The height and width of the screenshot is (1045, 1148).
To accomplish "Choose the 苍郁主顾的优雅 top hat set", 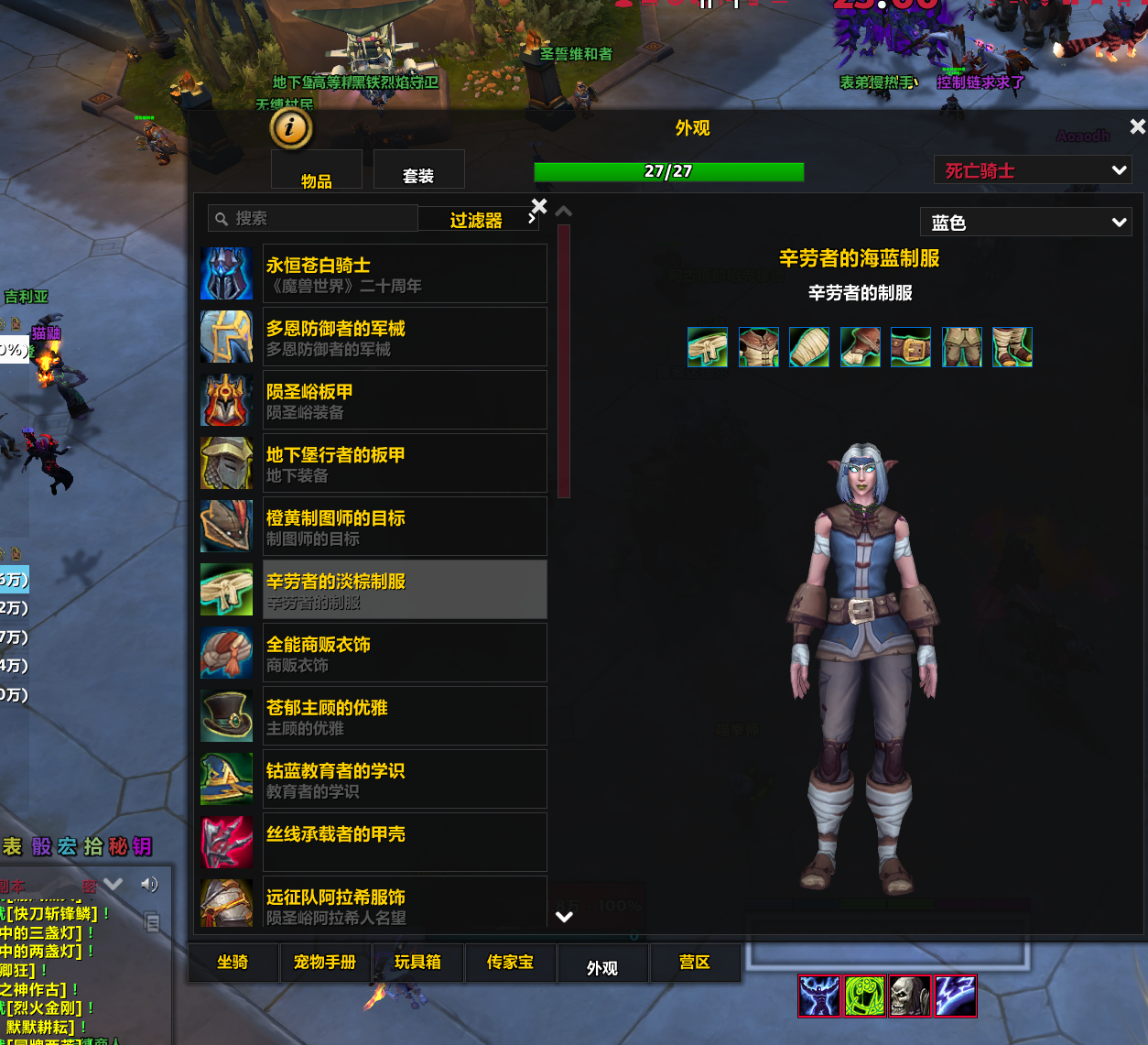I will 404,716.
